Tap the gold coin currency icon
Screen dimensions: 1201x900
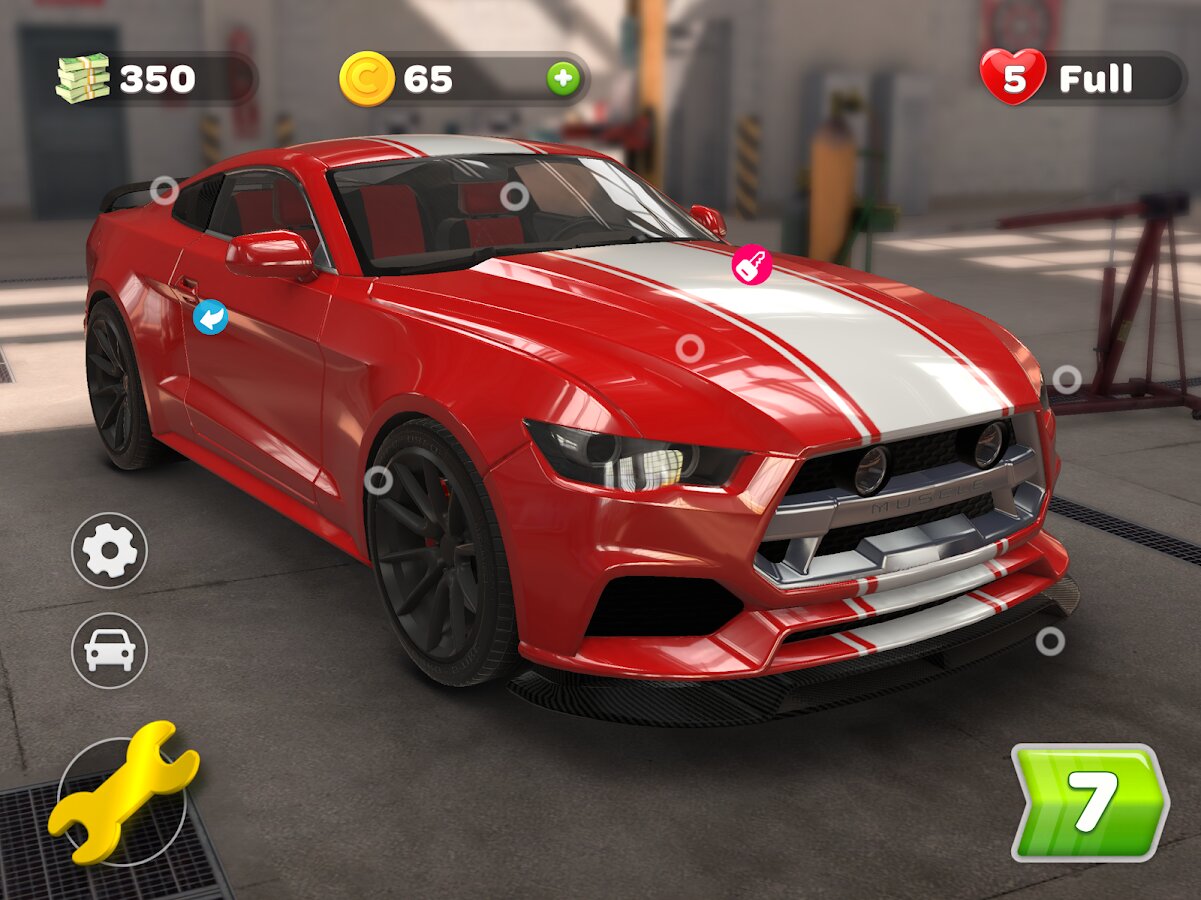367,79
